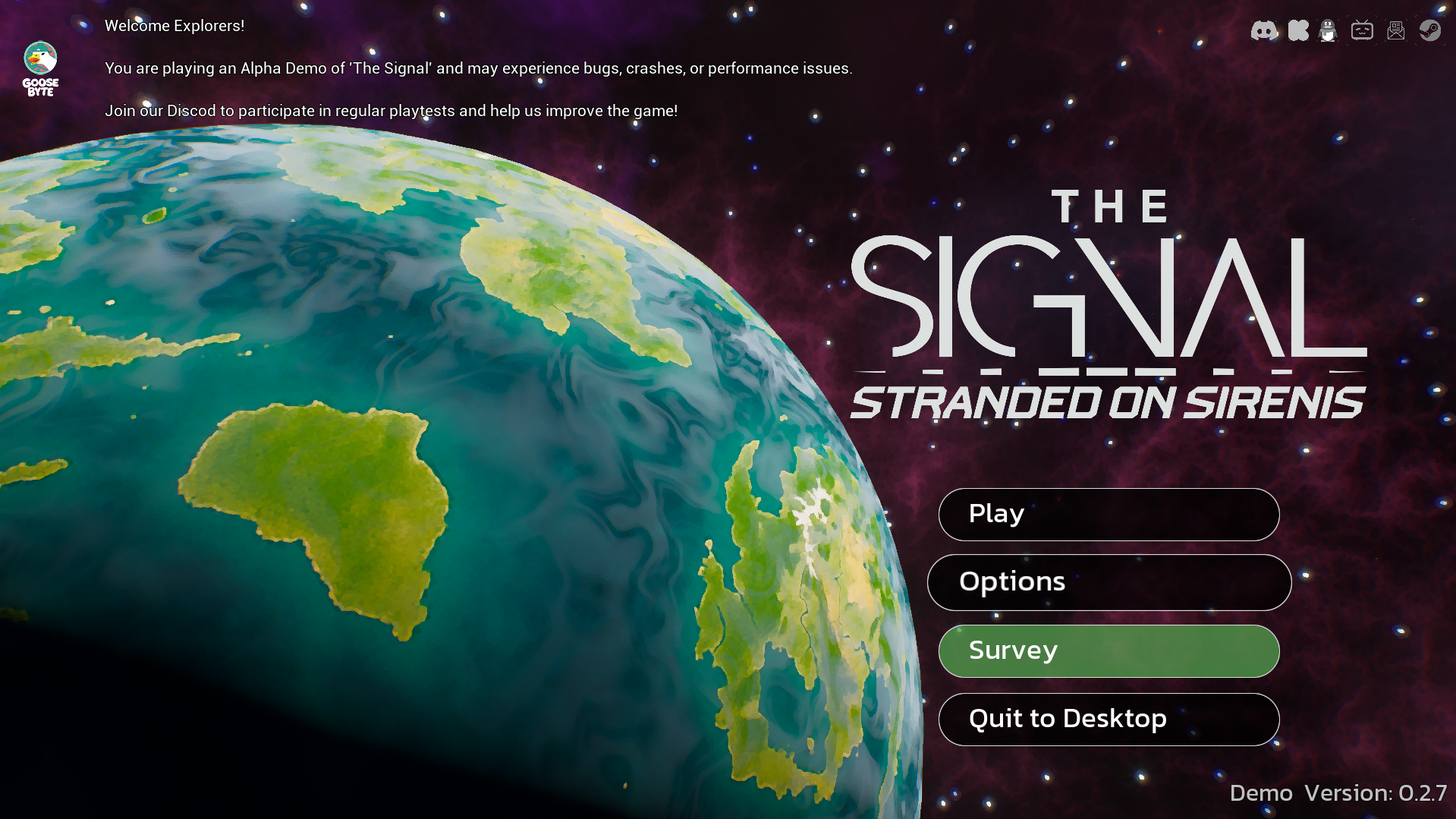Visit the Kickstarter campaign page
This screenshot has width=1456, height=819.
point(1297,30)
